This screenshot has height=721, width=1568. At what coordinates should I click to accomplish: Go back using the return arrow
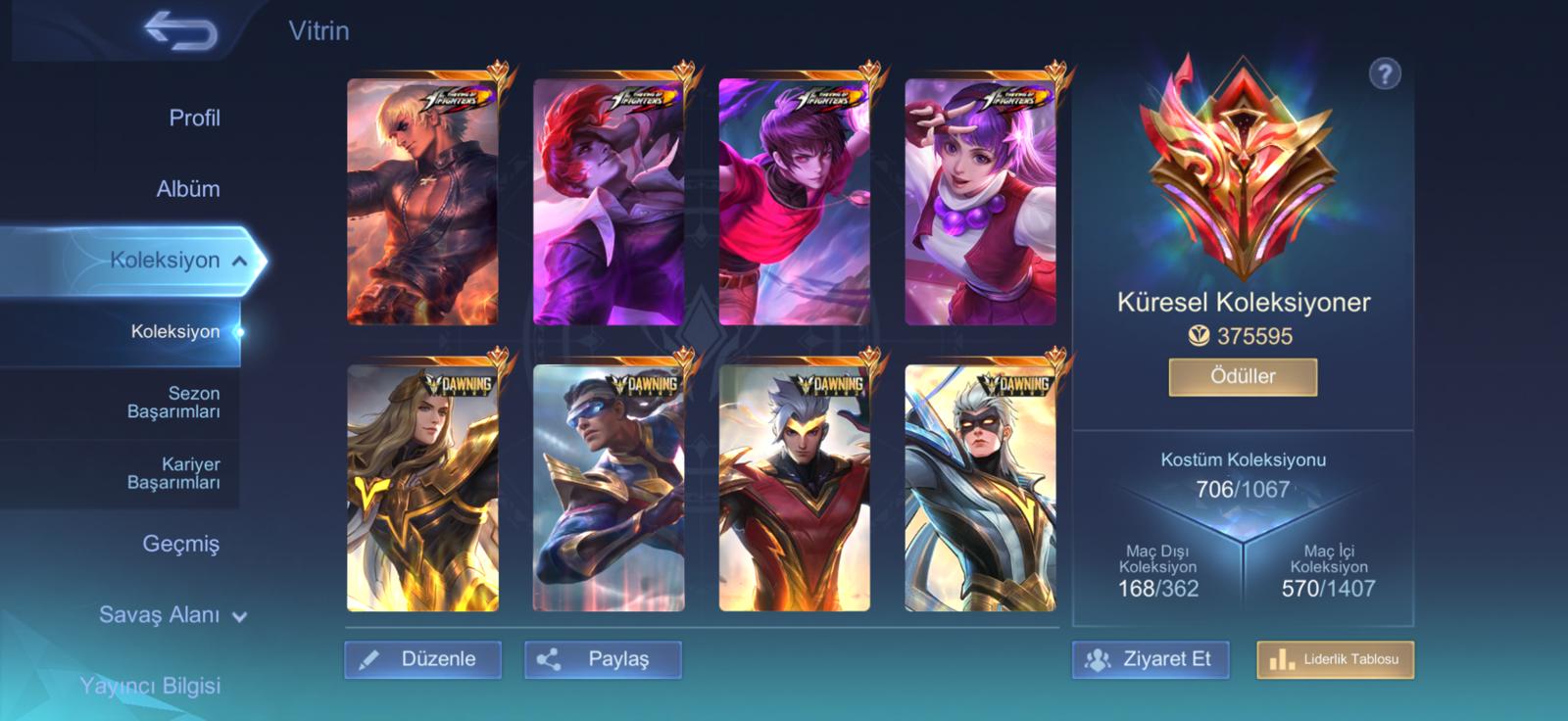[x=181, y=31]
